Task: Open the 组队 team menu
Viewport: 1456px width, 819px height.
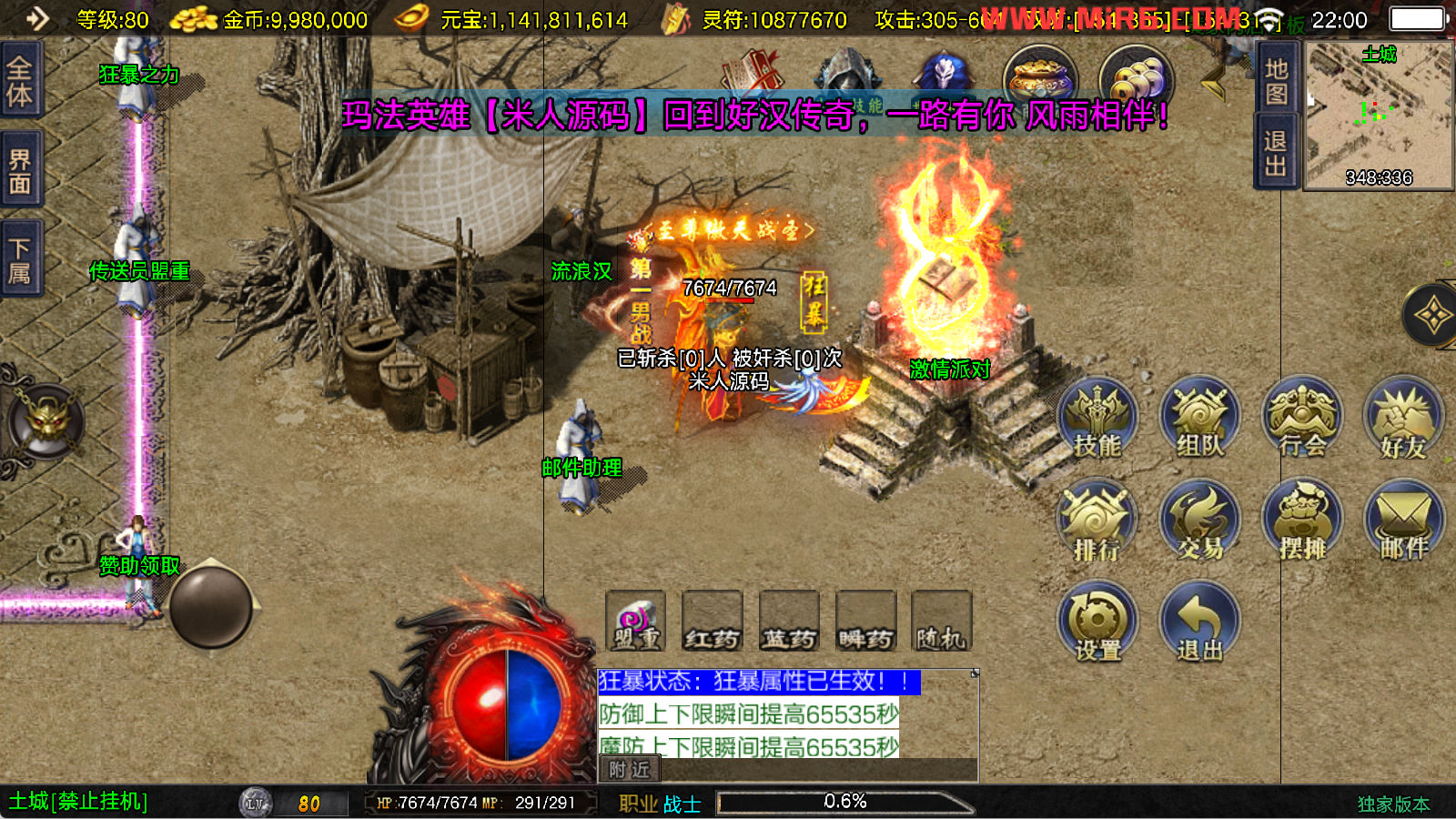Action: coord(1199,419)
